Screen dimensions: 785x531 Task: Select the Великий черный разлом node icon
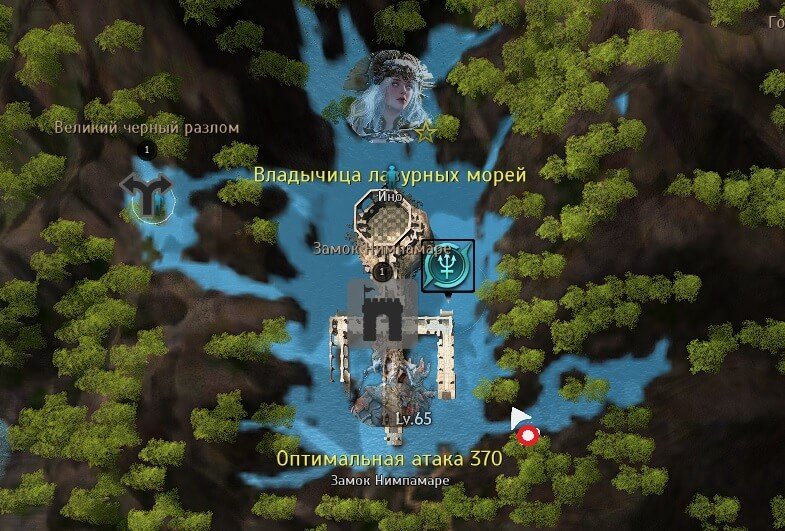[146, 194]
